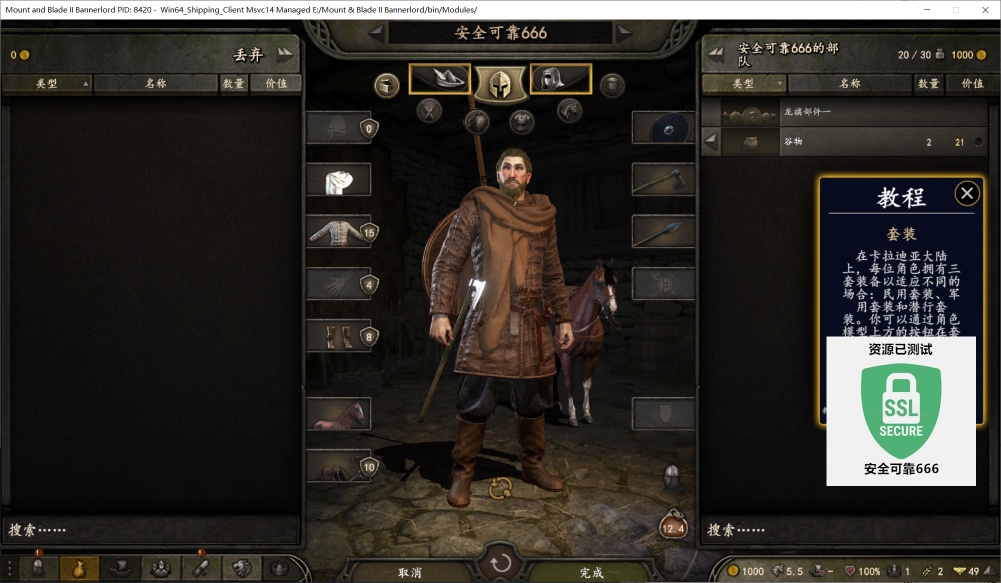The width and height of the screenshot is (1001, 583).
Task: Click the equipped spear weapon slot
Action: [663, 232]
